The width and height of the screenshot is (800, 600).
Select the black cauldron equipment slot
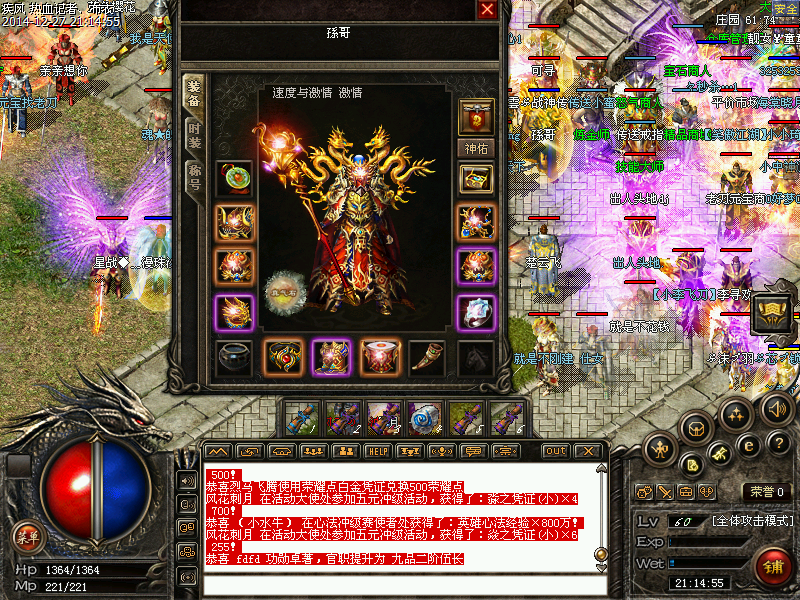pyautogui.click(x=234, y=357)
